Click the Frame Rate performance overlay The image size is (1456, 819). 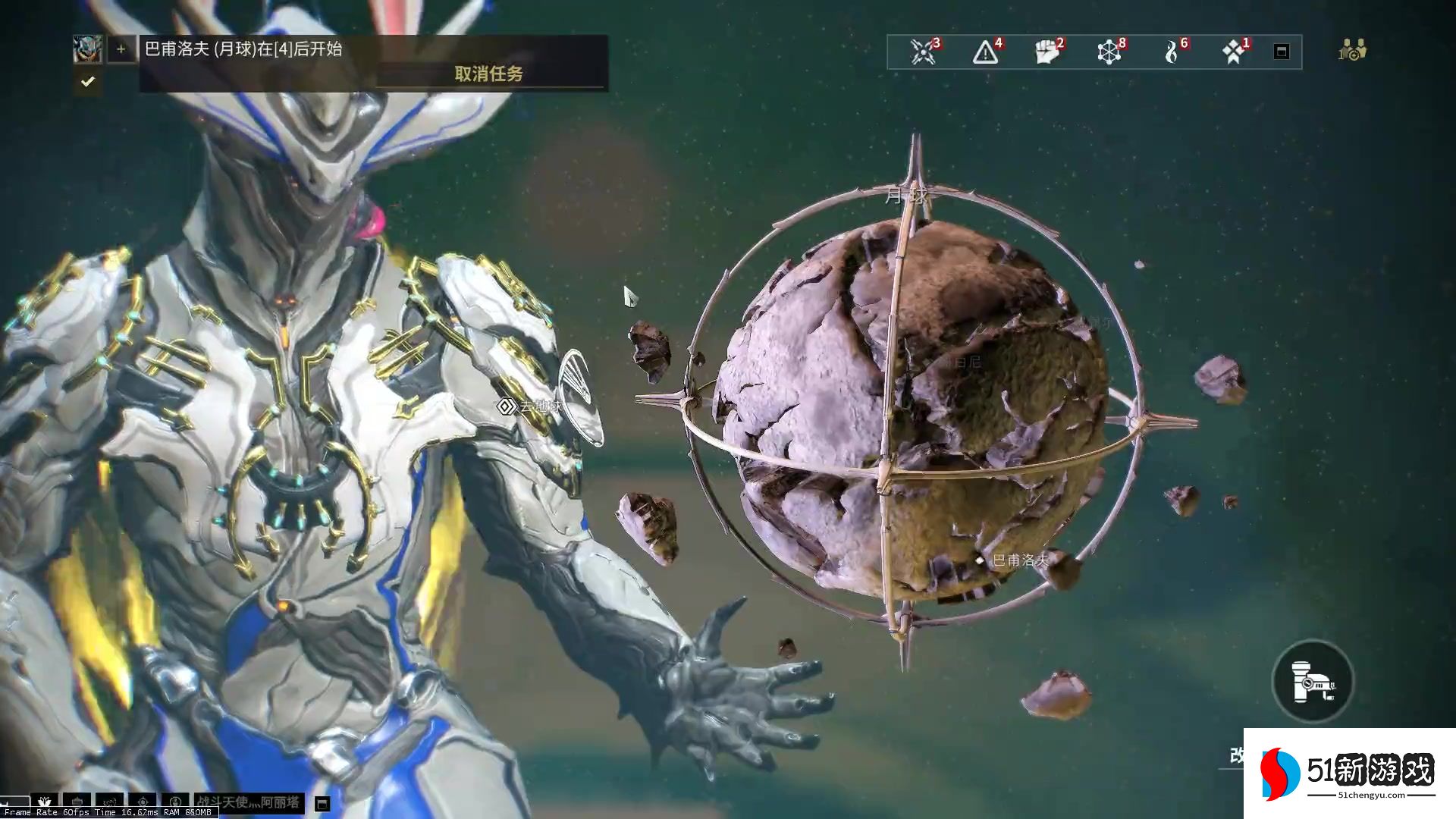[106, 812]
